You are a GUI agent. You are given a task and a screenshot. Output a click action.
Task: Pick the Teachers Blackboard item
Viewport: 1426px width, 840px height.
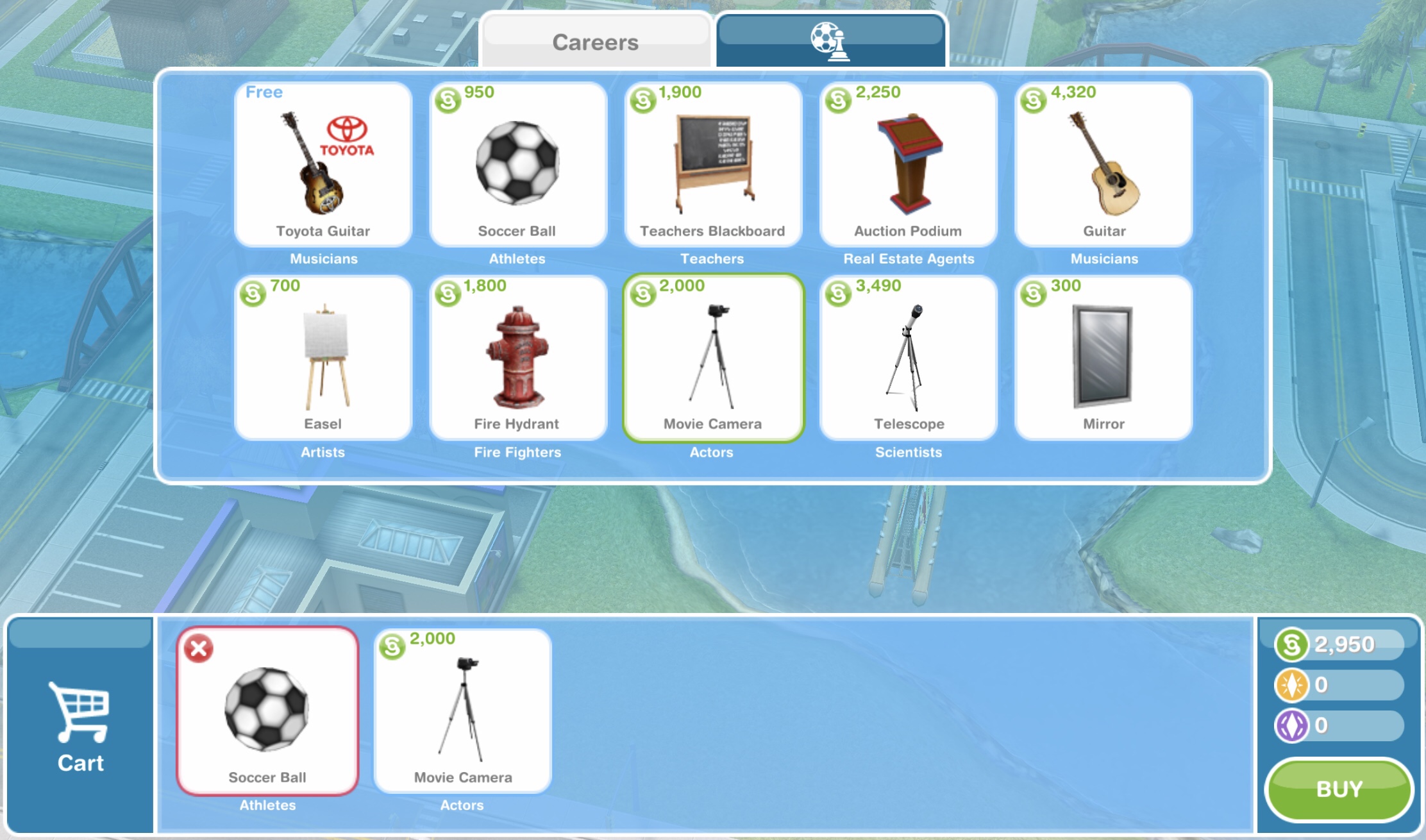(x=712, y=165)
